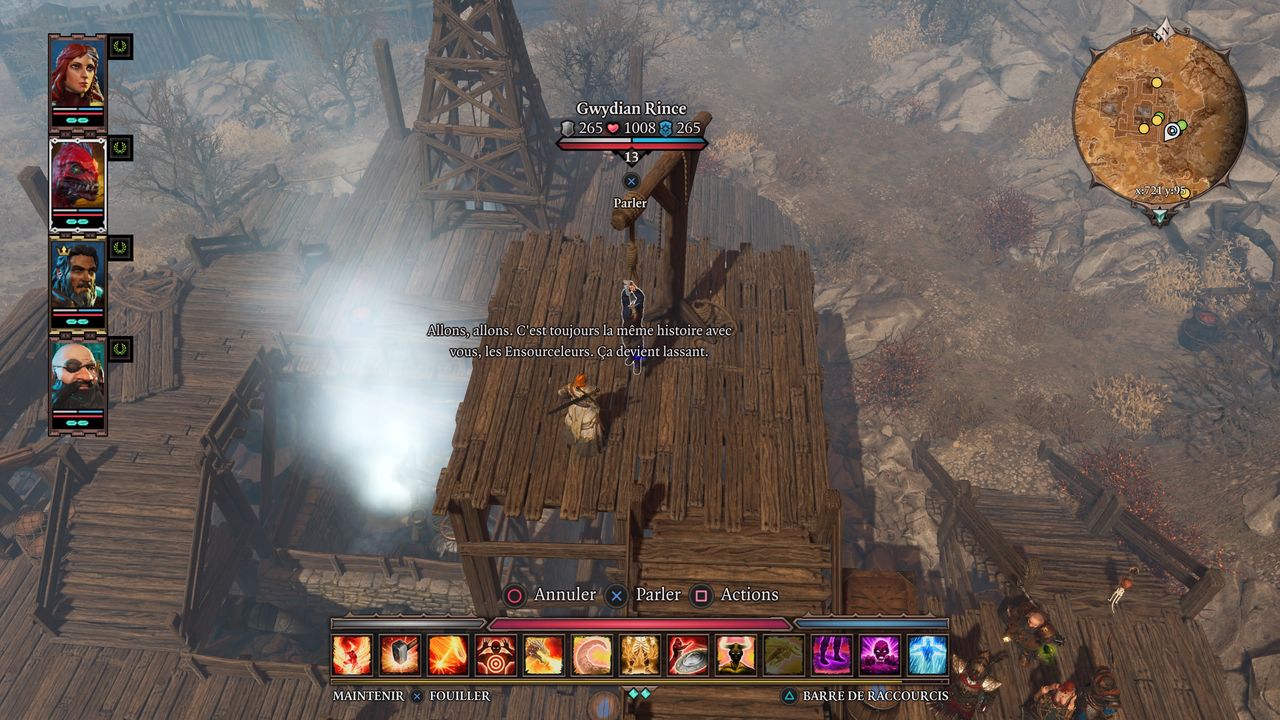Cast the dragon fire breath skill

pyautogui.click(x=544, y=655)
